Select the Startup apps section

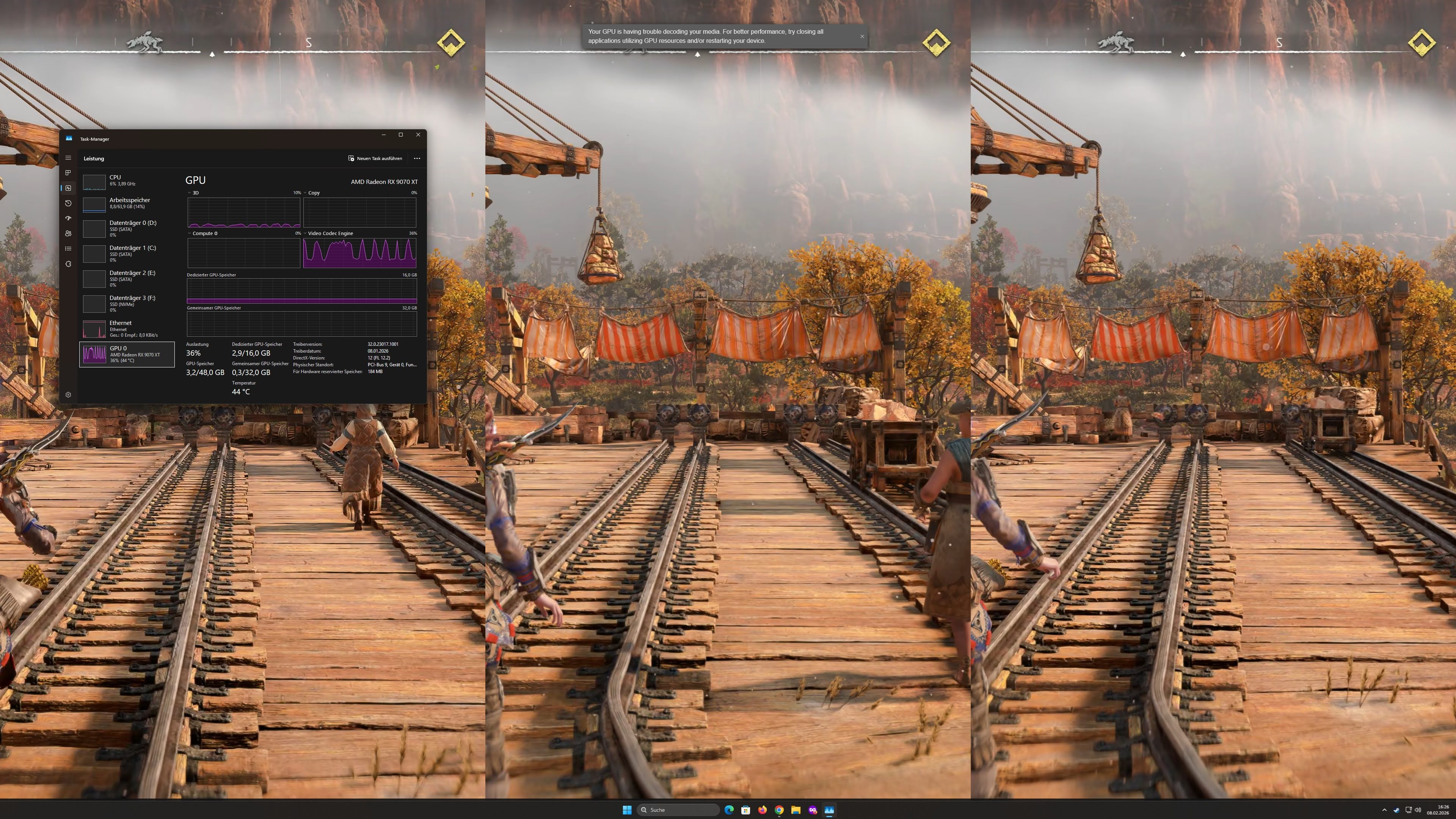click(x=68, y=218)
